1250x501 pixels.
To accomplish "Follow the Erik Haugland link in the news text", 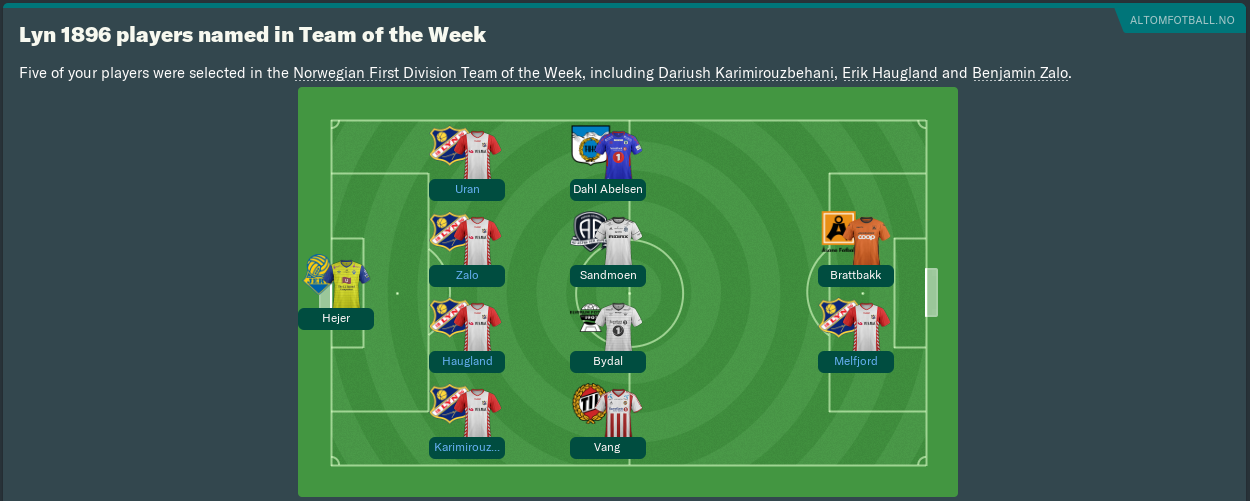I will (889, 73).
